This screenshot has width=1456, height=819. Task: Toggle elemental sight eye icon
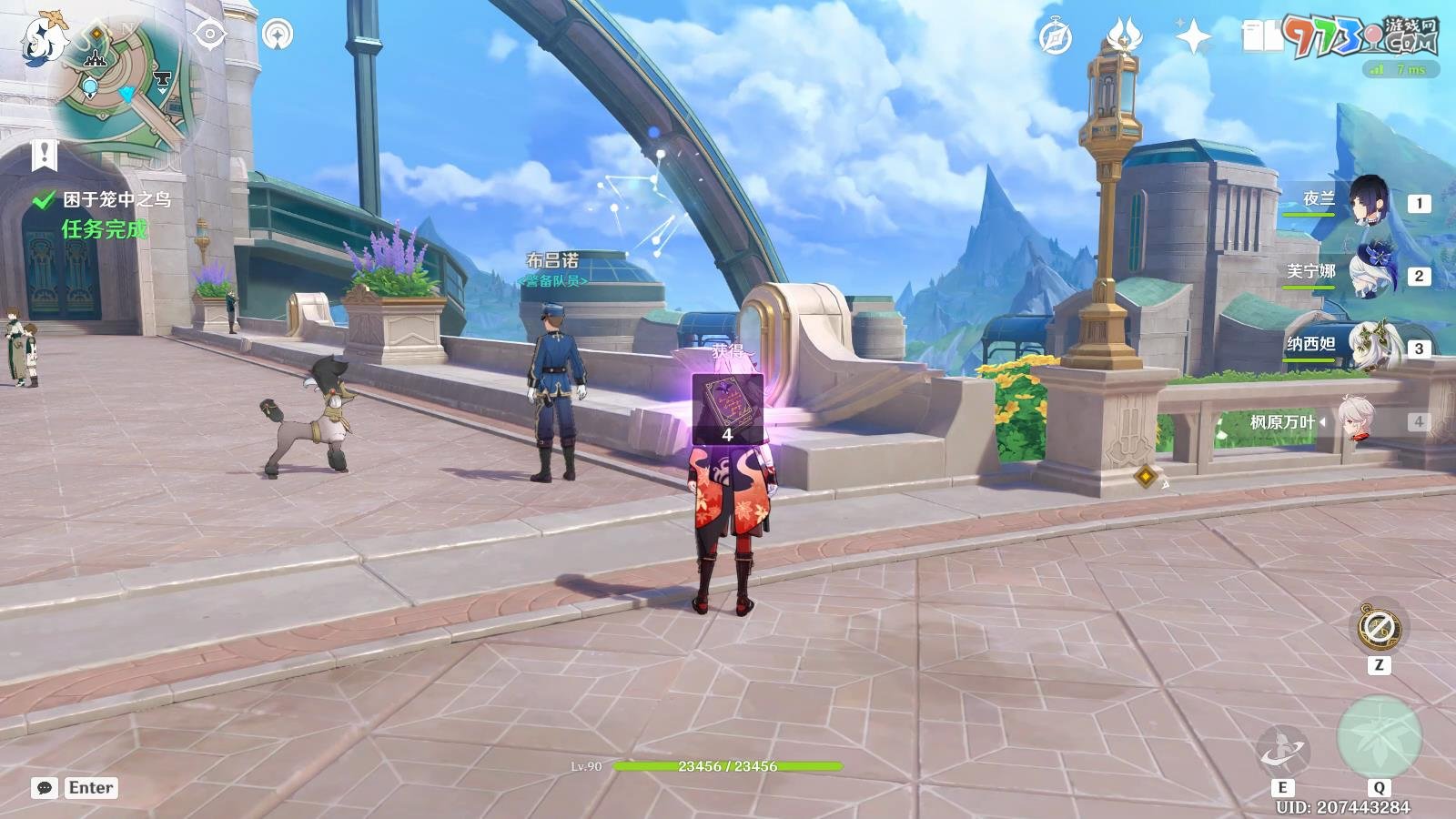[210, 35]
